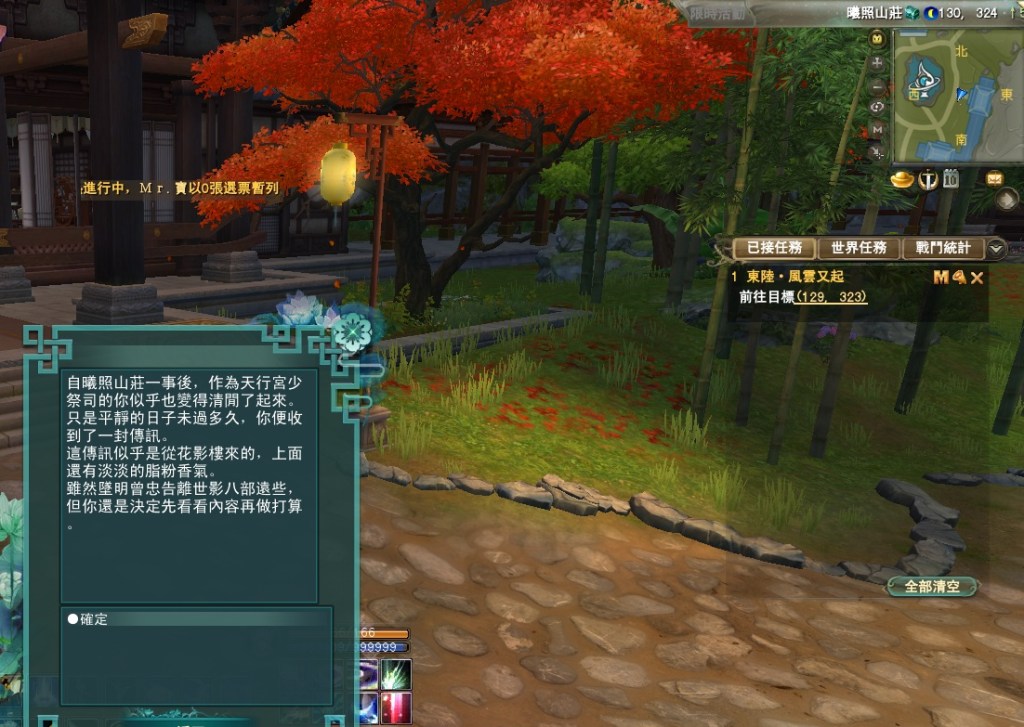The height and width of the screenshot is (727, 1024).
Task: Open the gold ingot shop icon
Action: tap(903, 180)
